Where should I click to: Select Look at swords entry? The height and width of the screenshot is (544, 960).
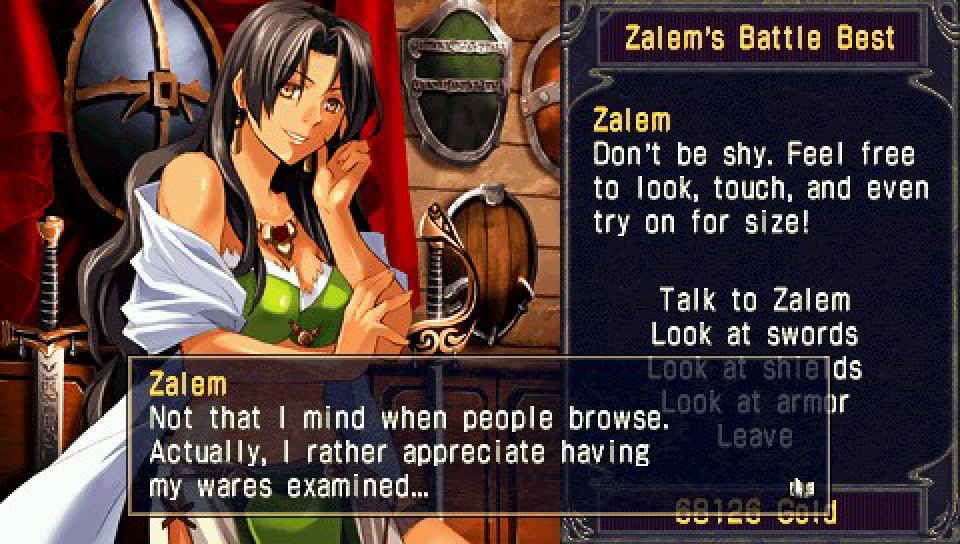tap(754, 333)
